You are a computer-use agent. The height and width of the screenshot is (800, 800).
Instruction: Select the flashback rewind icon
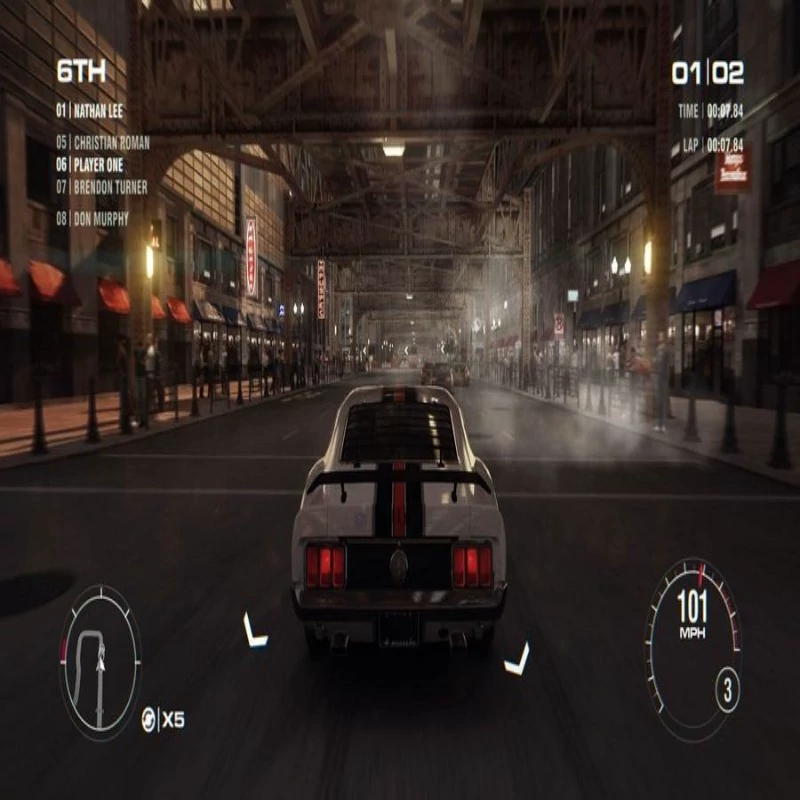click(148, 719)
